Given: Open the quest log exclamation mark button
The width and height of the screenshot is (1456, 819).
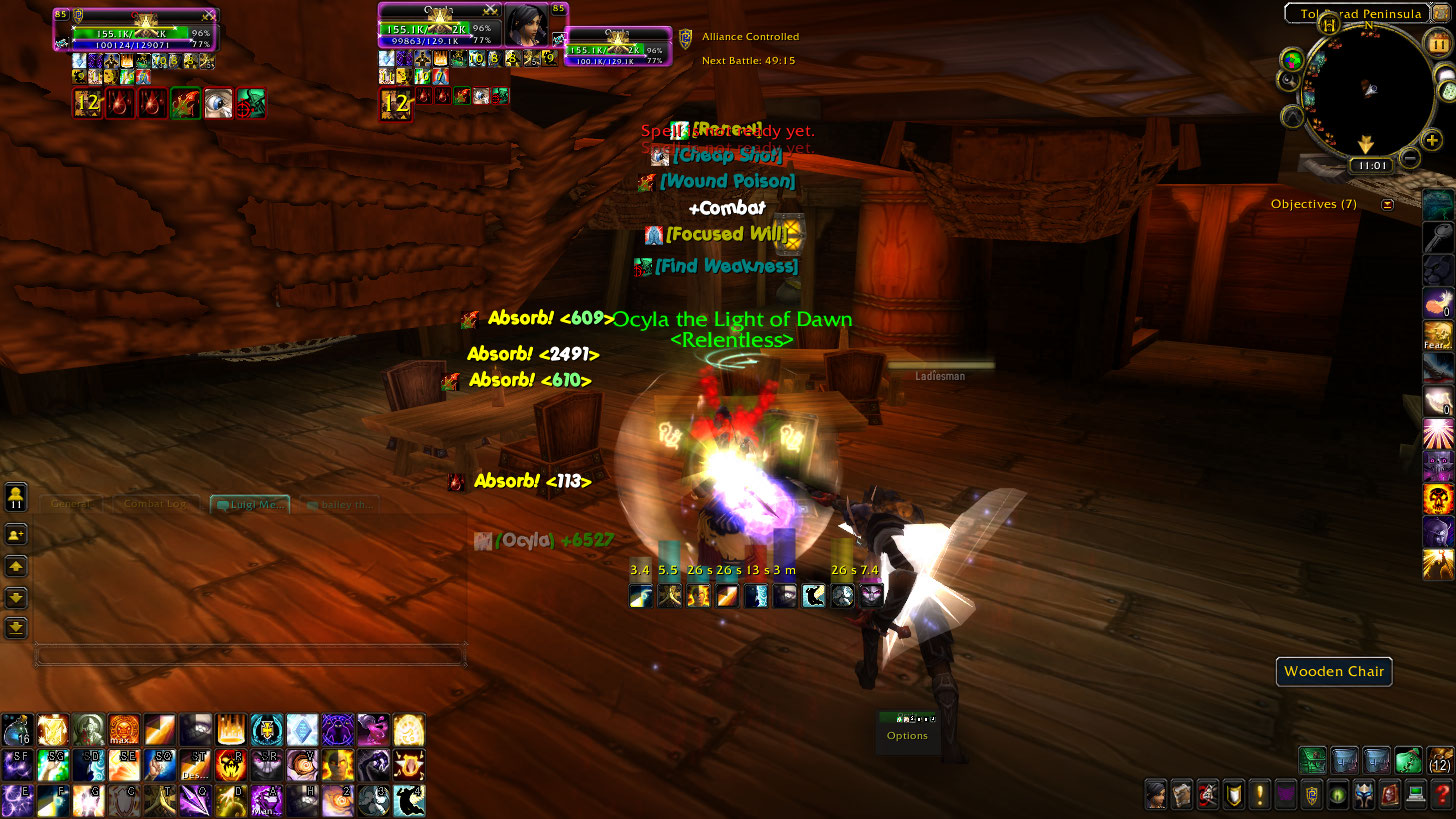Looking at the screenshot, I should tap(1259, 795).
